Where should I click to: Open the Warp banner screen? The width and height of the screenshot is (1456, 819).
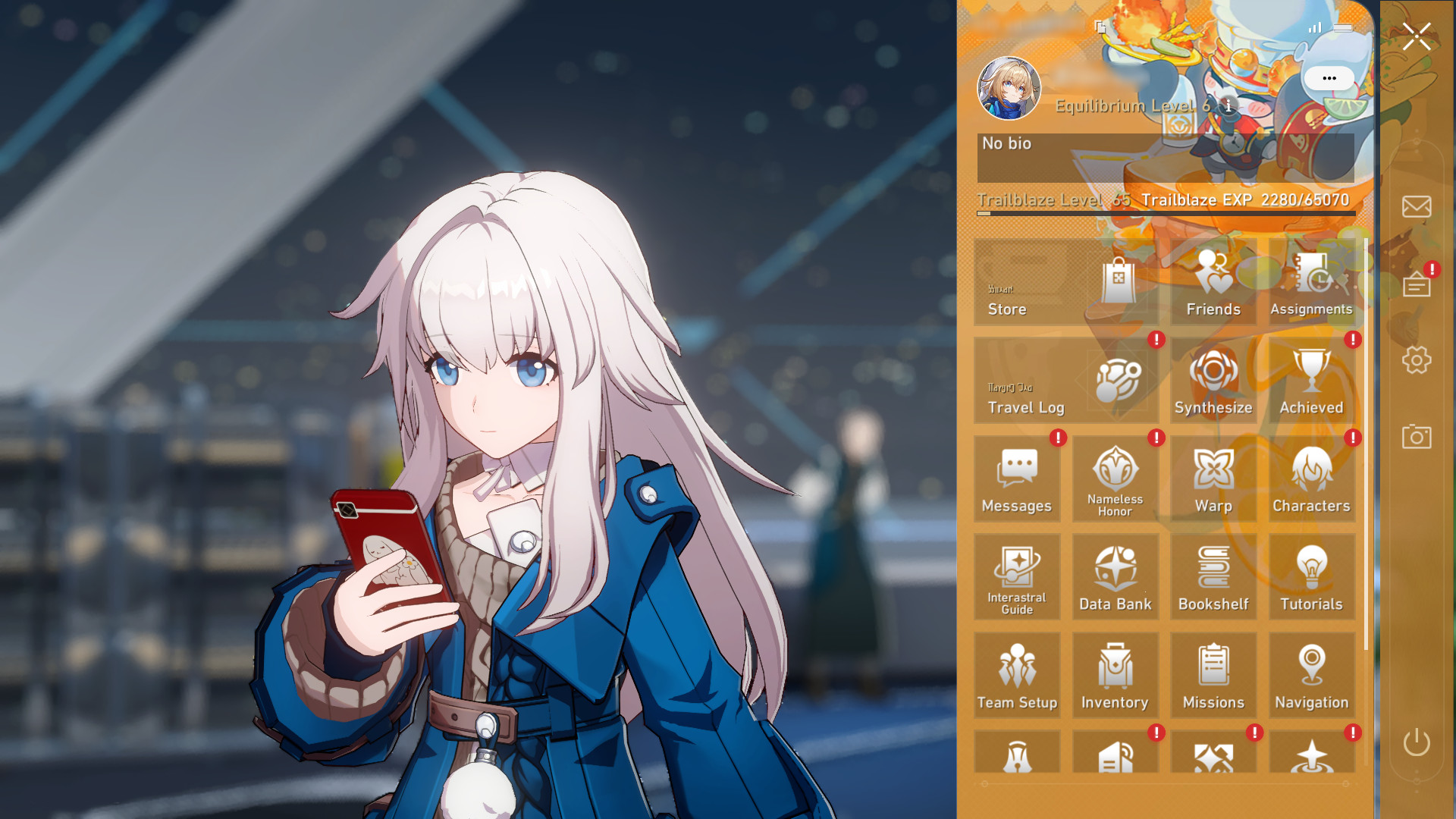pos(1213,478)
